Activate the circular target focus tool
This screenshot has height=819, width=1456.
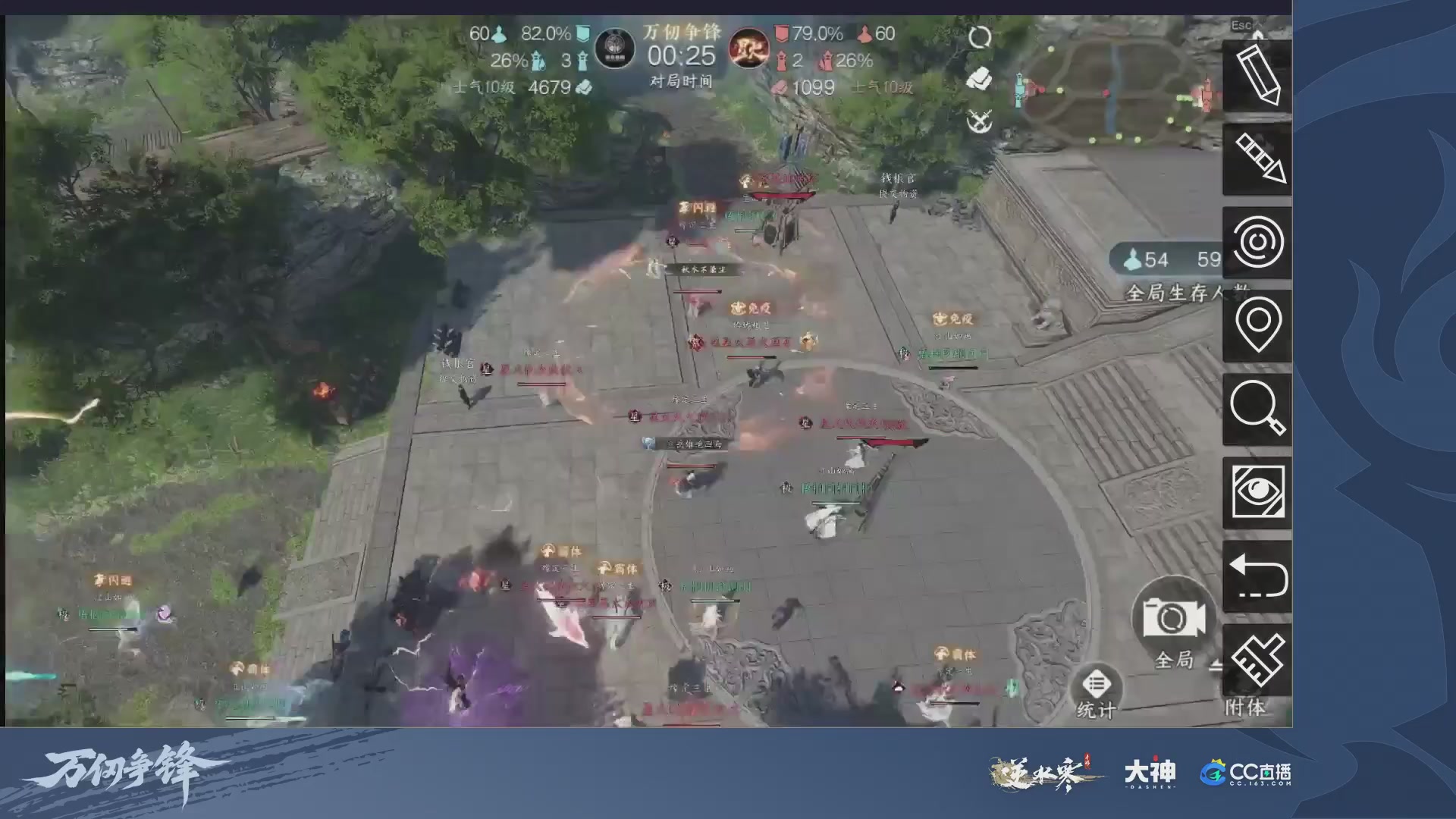click(1257, 243)
